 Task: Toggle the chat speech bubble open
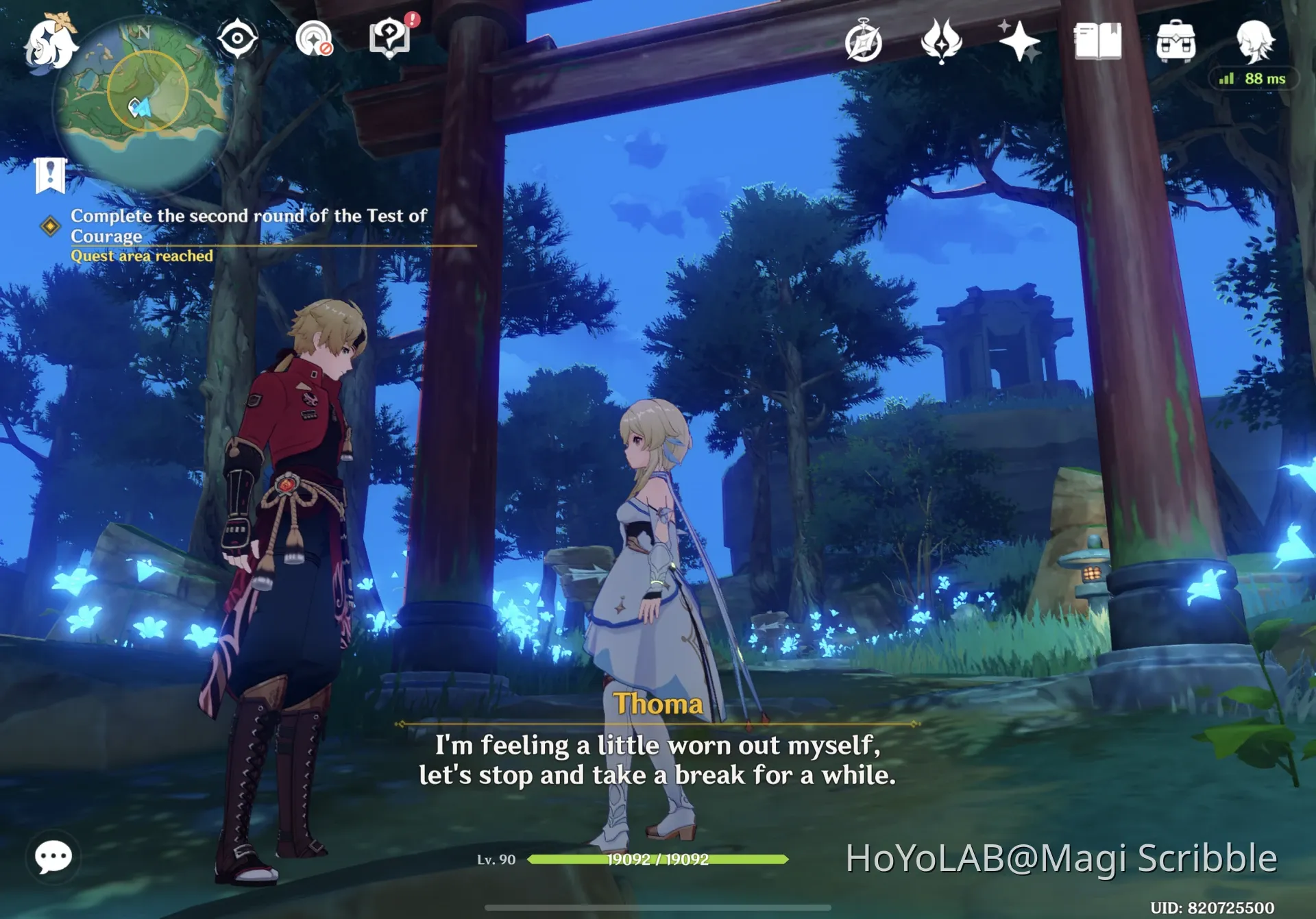click(x=53, y=855)
